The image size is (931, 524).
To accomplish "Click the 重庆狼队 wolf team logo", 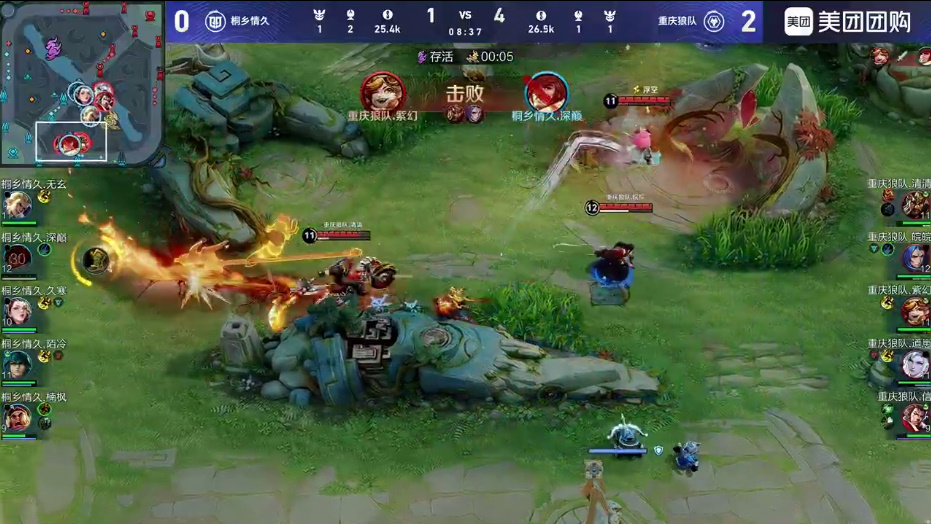I will (x=714, y=21).
